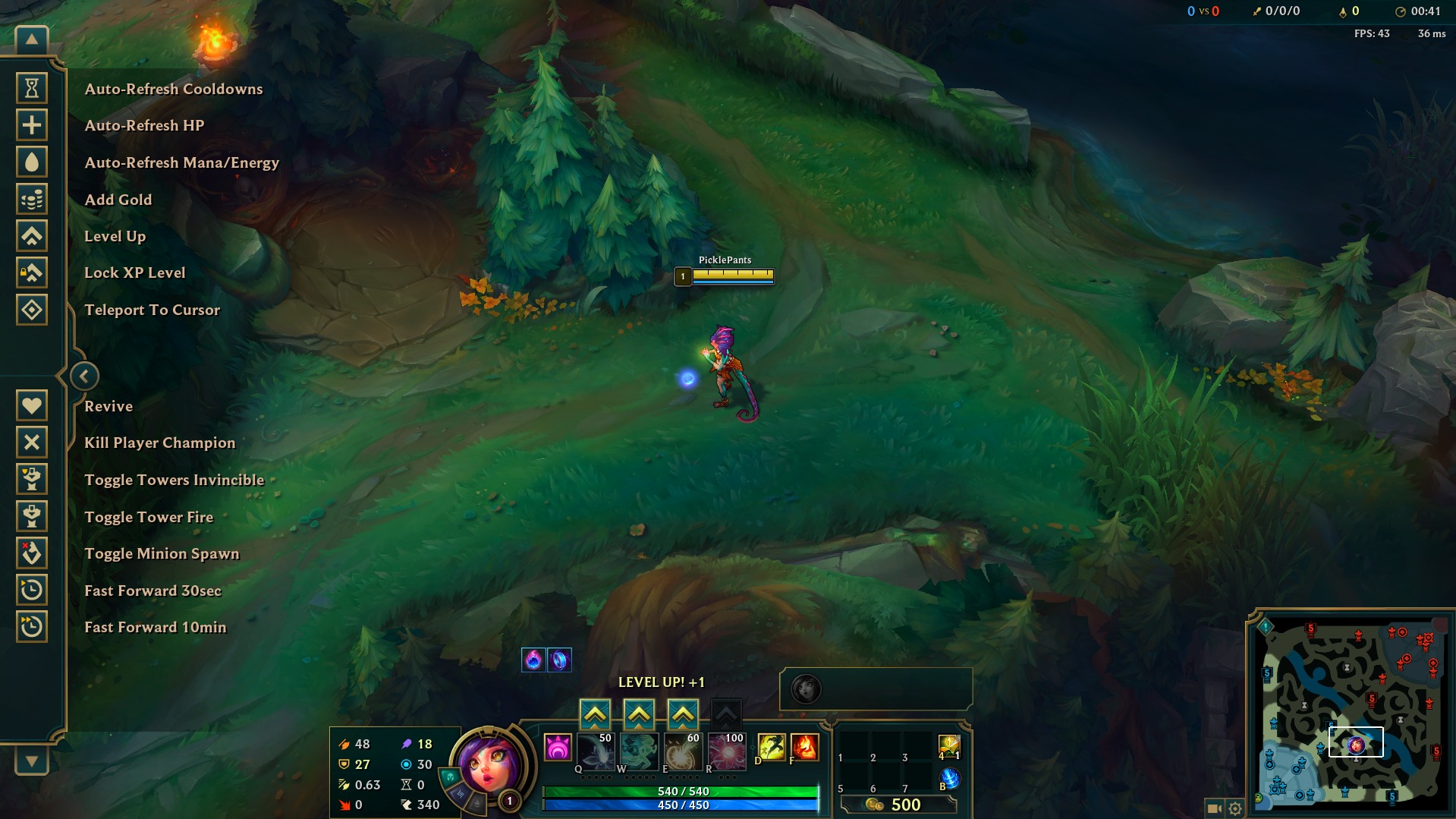Click the Fast Forward 30sec clock icon
This screenshot has height=819, width=1456.
(x=30, y=591)
